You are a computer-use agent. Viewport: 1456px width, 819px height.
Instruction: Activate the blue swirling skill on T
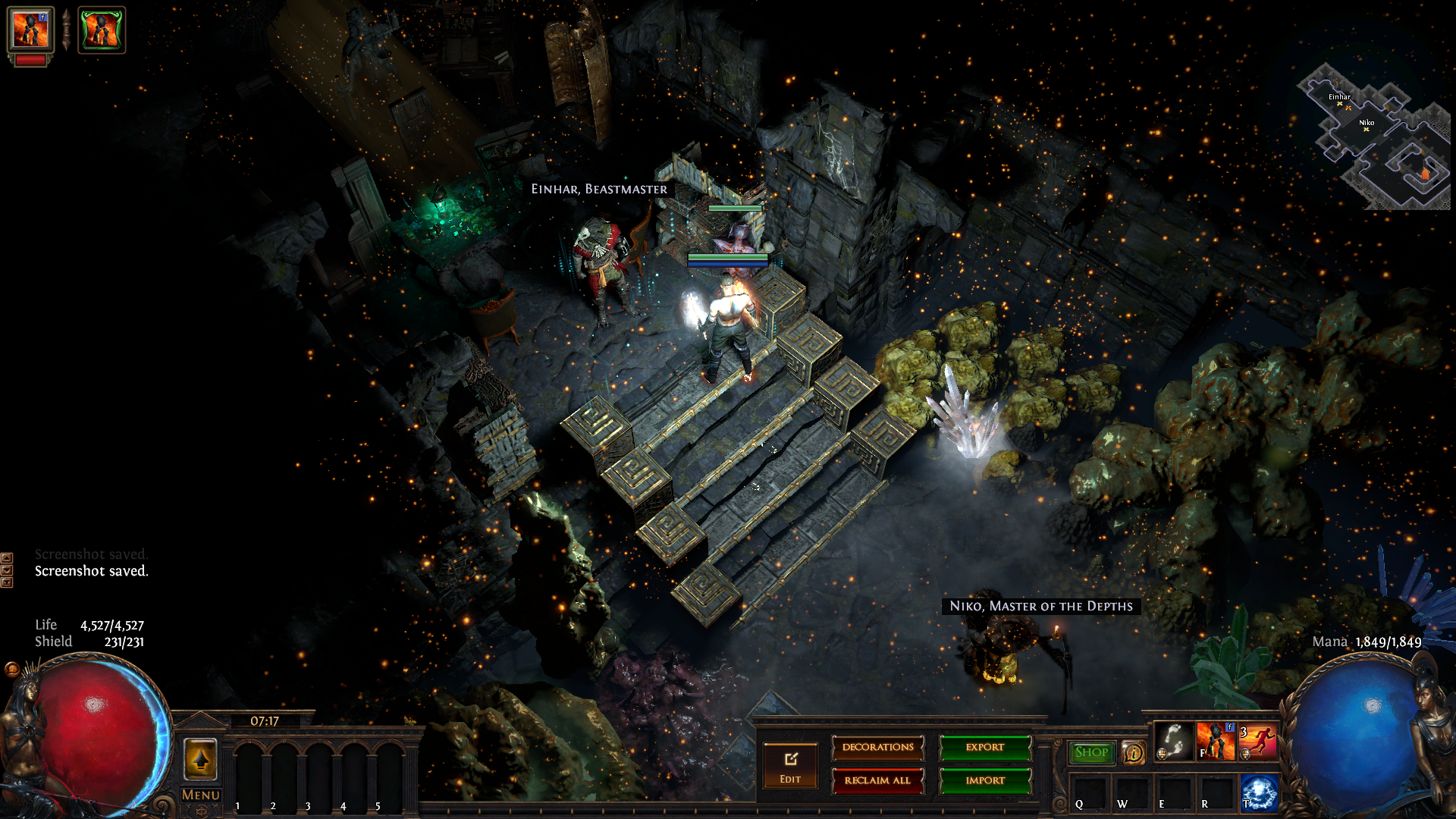[1259, 792]
